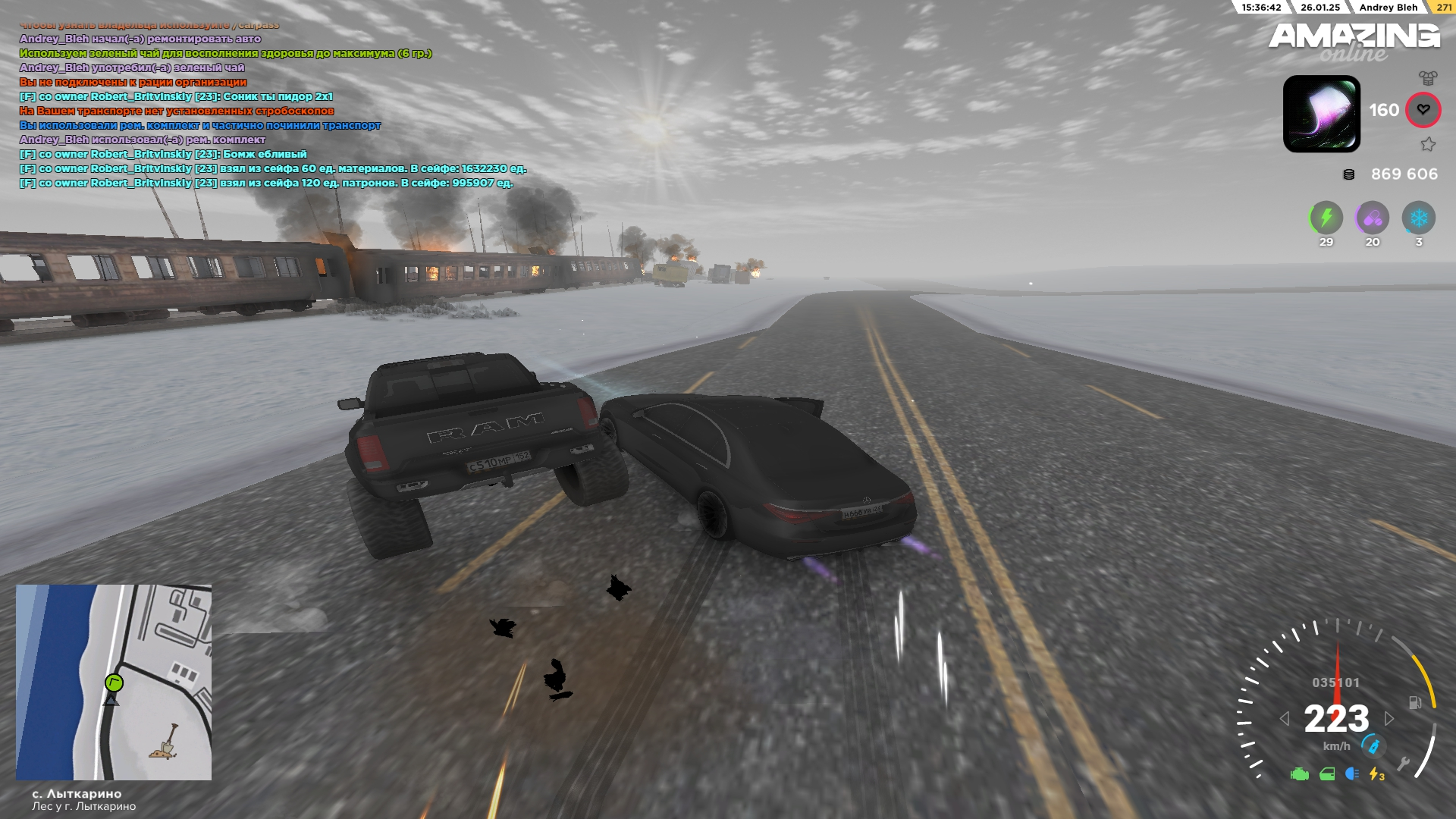Viewport: 1456px width, 819px height.
Task: Click the green lightning bolt status icon
Action: click(x=1326, y=218)
